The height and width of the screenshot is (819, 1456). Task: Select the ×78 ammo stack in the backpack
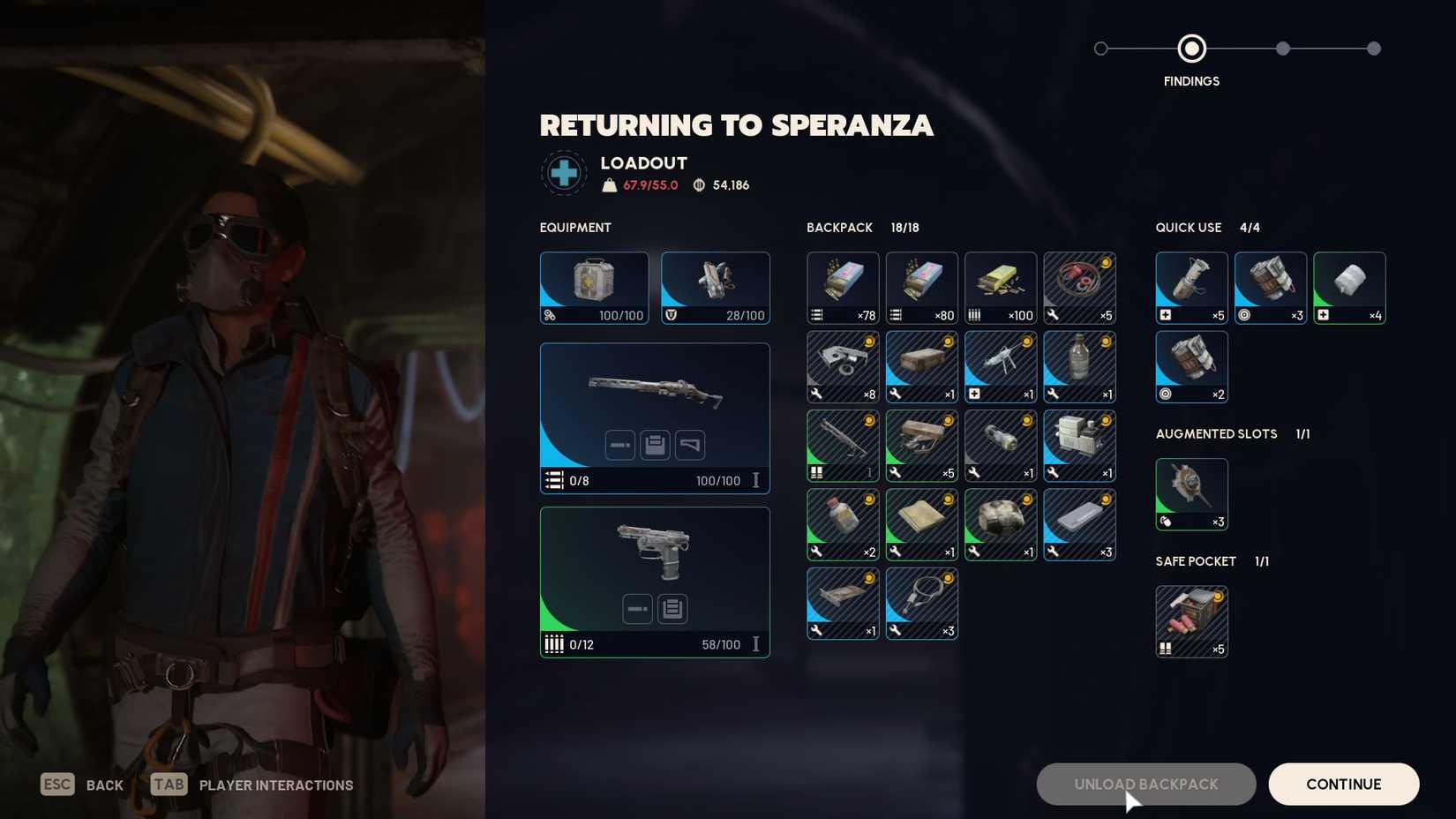tap(842, 287)
